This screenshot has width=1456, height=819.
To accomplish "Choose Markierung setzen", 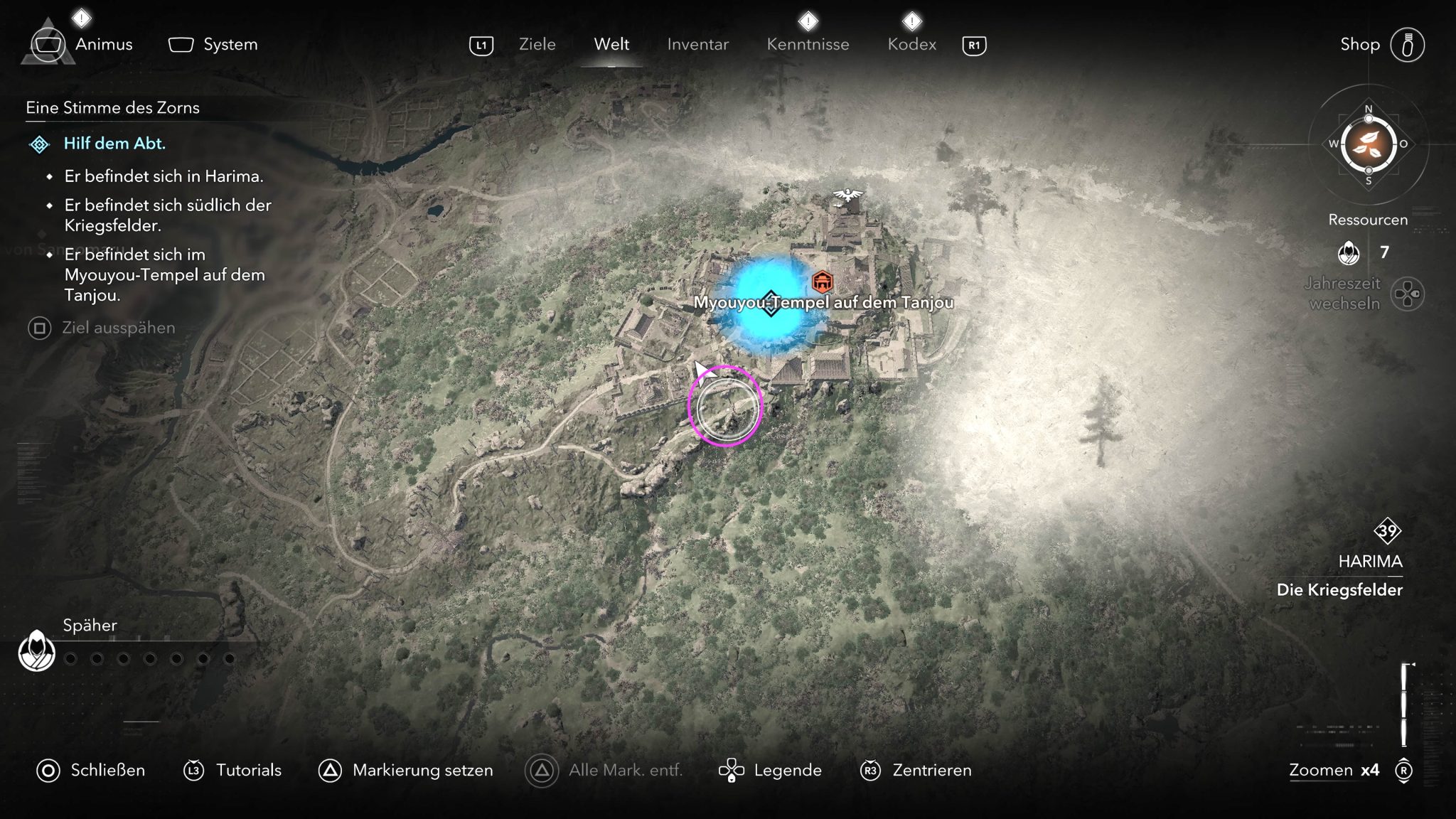I will point(422,770).
